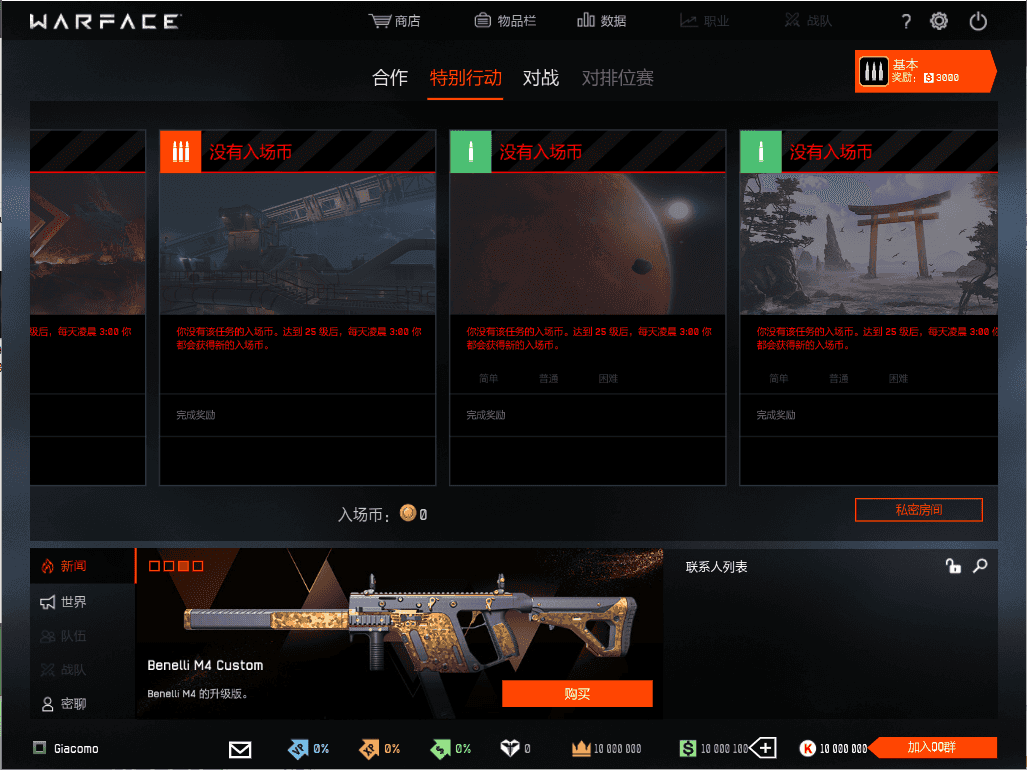Open the 私密房间 private room
The width and height of the screenshot is (1027, 770).
coord(918,510)
